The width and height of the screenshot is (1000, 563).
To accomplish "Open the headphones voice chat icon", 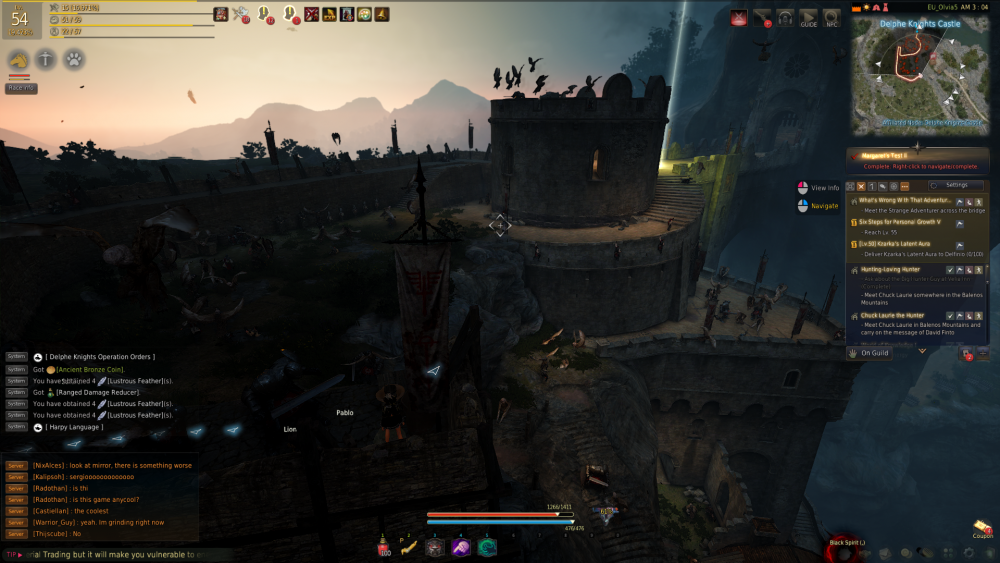I will click(785, 17).
